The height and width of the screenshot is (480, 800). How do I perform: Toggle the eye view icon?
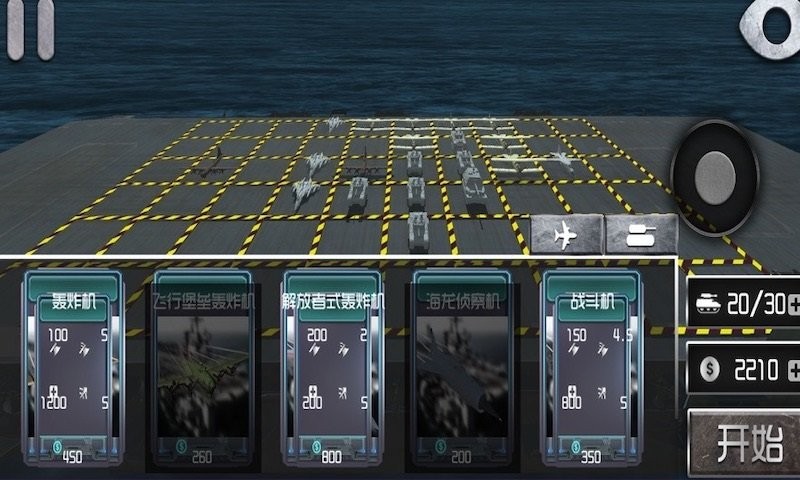[x=777, y=25]
